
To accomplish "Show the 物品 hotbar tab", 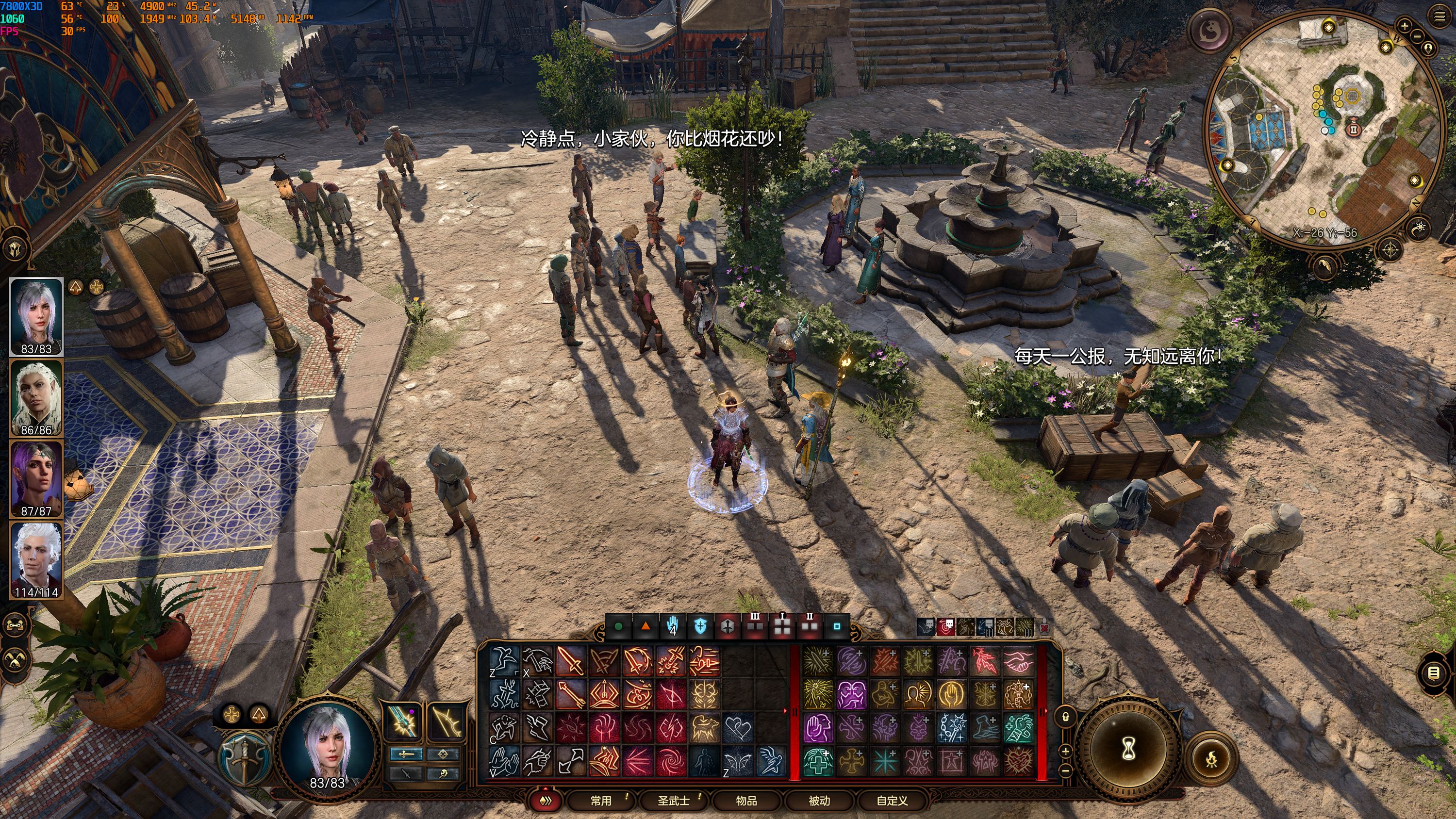I will click(x=746, y=801).
